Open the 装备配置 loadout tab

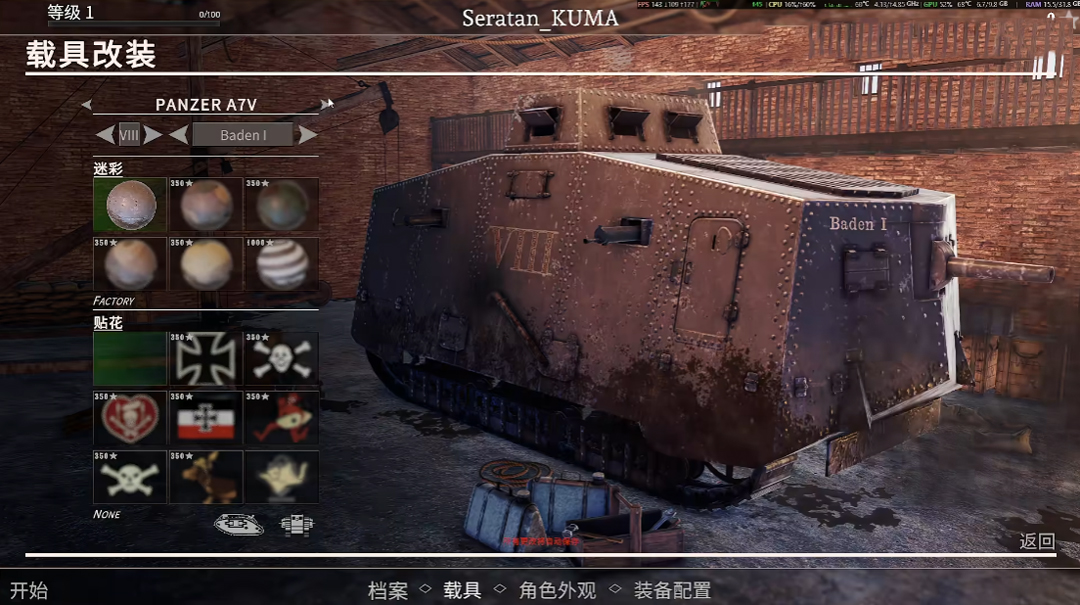[x=672, y=591]
